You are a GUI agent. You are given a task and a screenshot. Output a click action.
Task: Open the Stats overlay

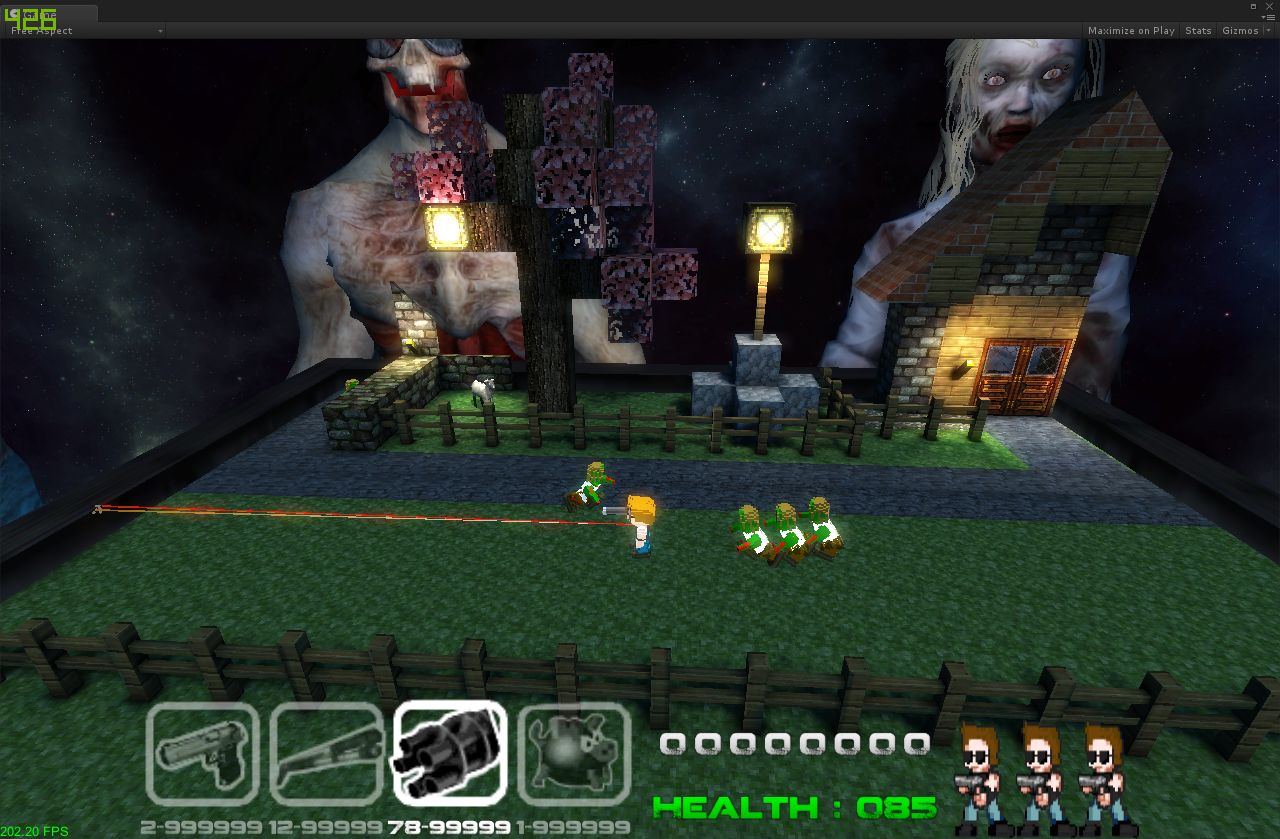[1198, 31]
